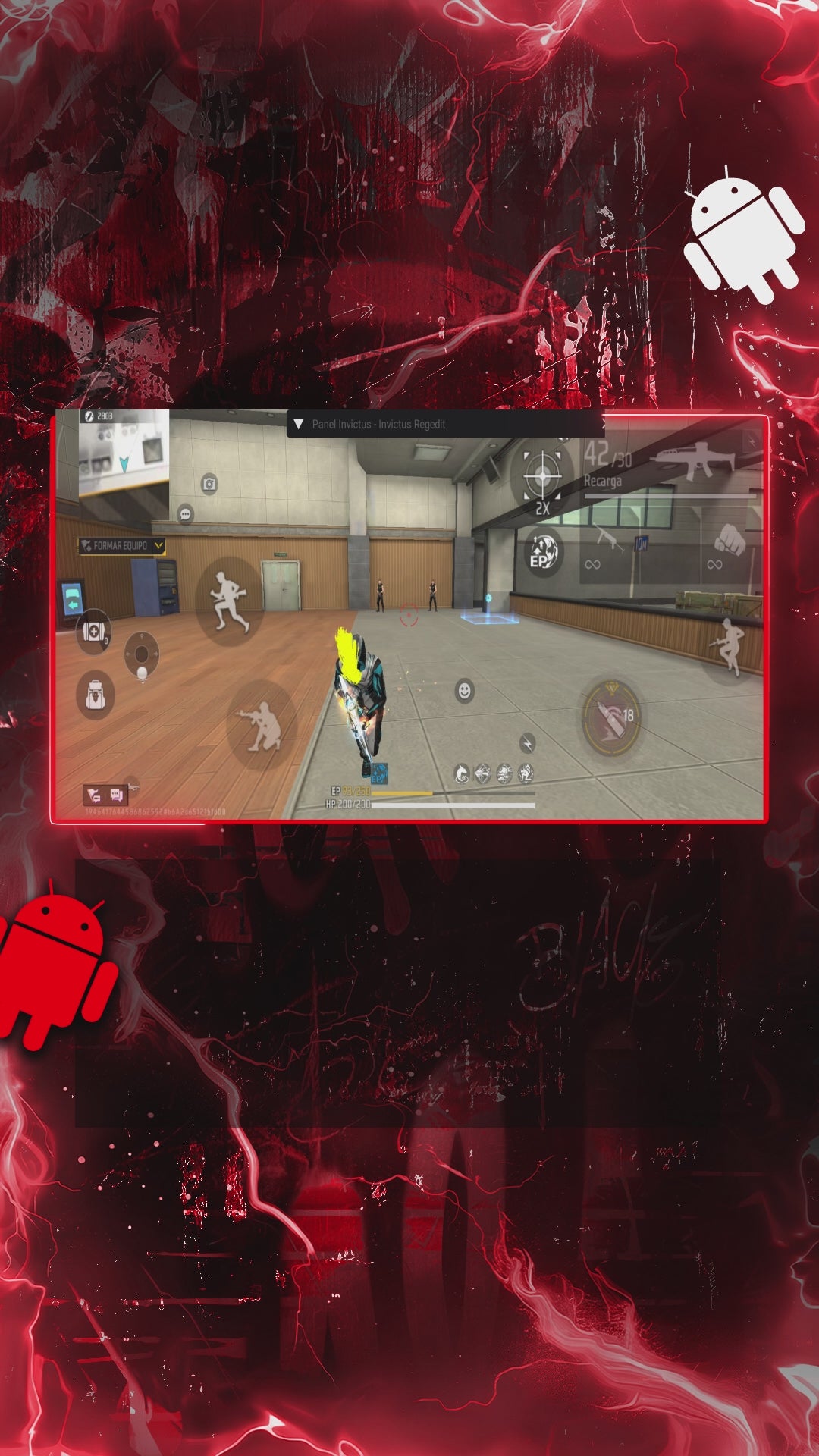Image resolution: width=819 pixels, height=1456 pixels.
Task: Activate the 2X scope aim button
Action: pos(543,478)
